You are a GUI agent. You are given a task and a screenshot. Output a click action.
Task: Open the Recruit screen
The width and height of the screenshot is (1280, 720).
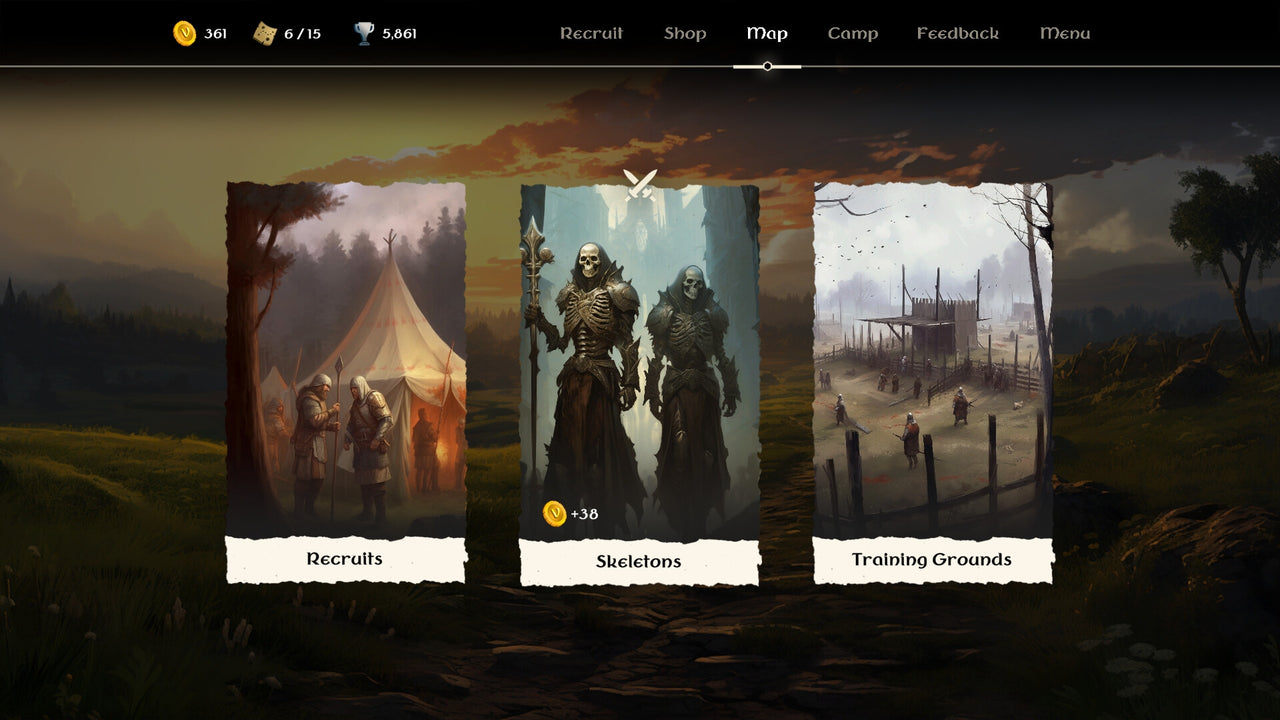pos(591,33)
